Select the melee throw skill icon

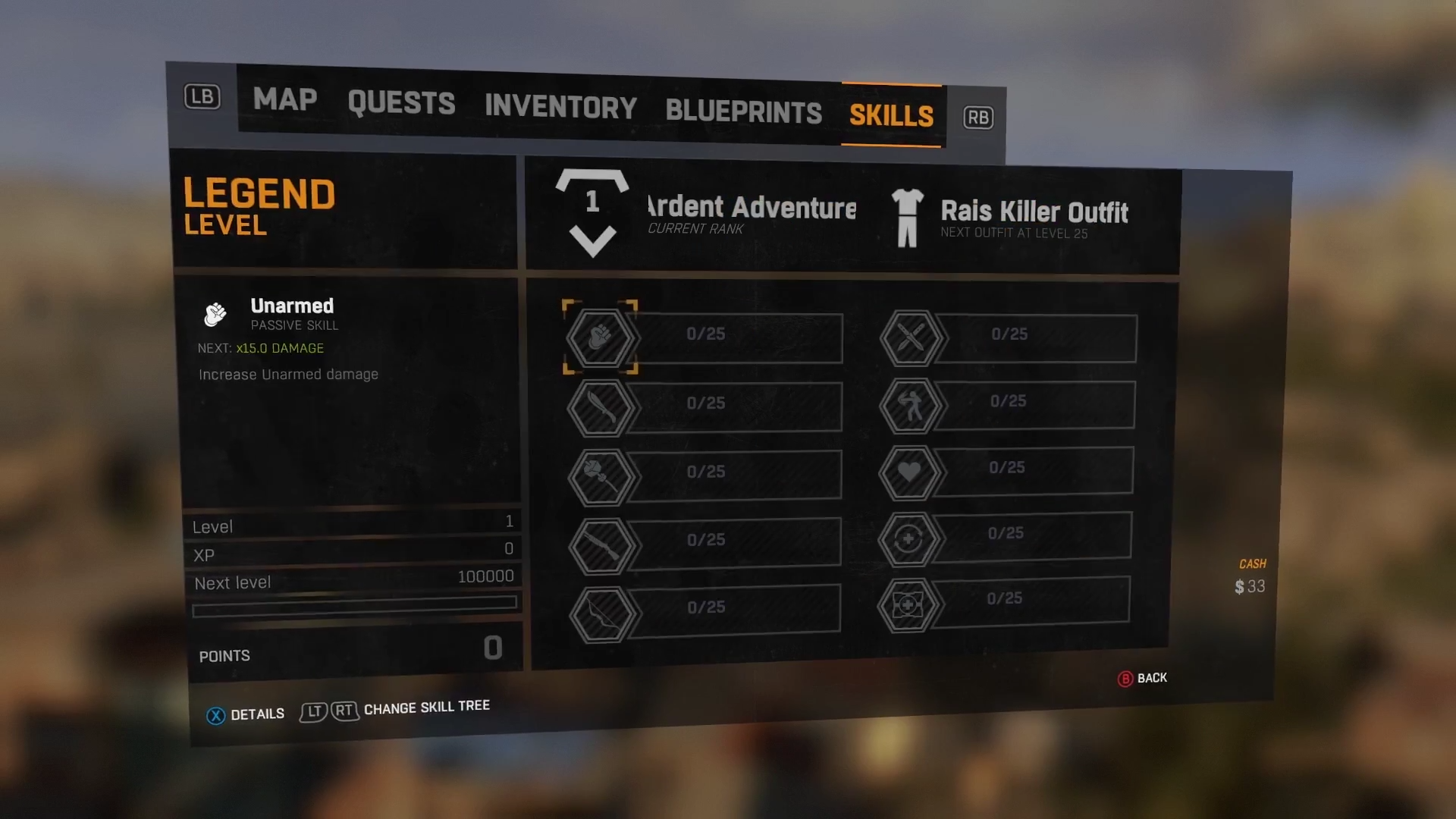pyautogui.click(x=913, y=404)
